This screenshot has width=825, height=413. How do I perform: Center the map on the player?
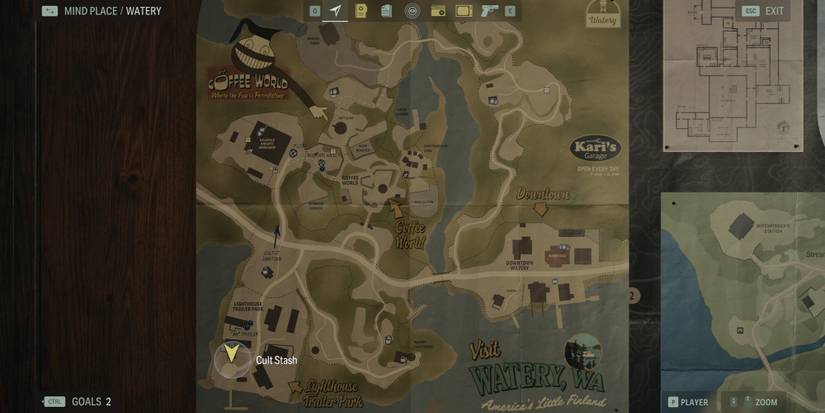[x=688, y=402]
